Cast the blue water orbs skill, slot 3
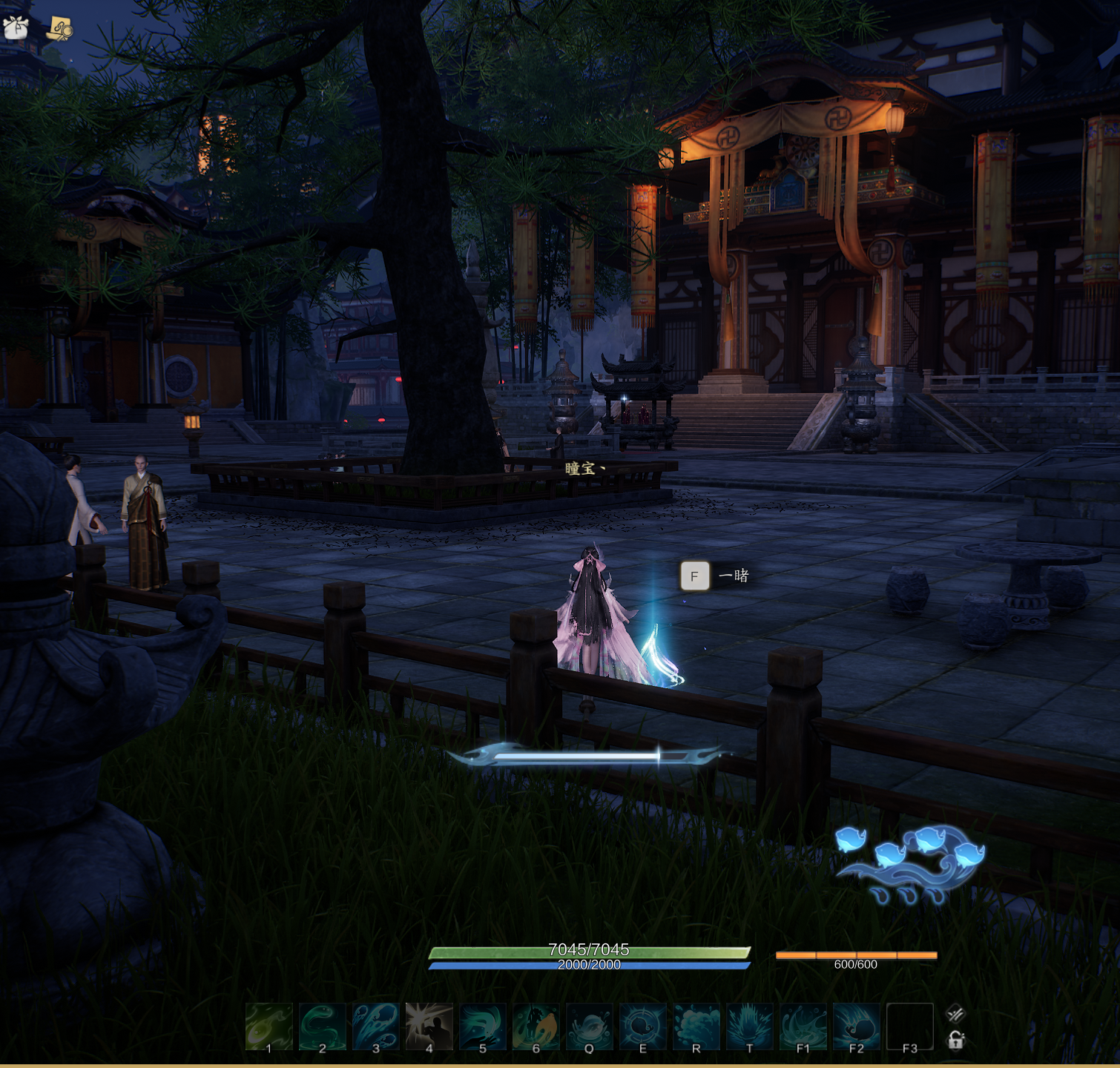 [x=376, y=1026]
